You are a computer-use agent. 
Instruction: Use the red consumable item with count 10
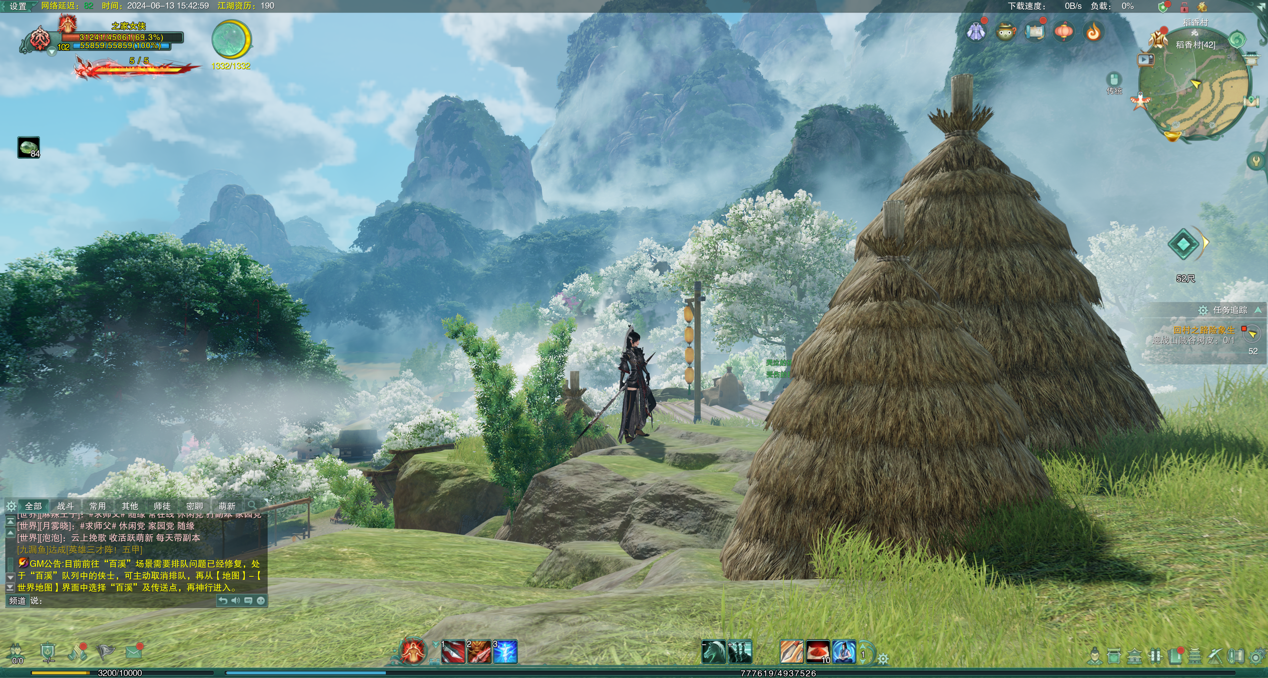pyautogui.click(x=818, y=652)
